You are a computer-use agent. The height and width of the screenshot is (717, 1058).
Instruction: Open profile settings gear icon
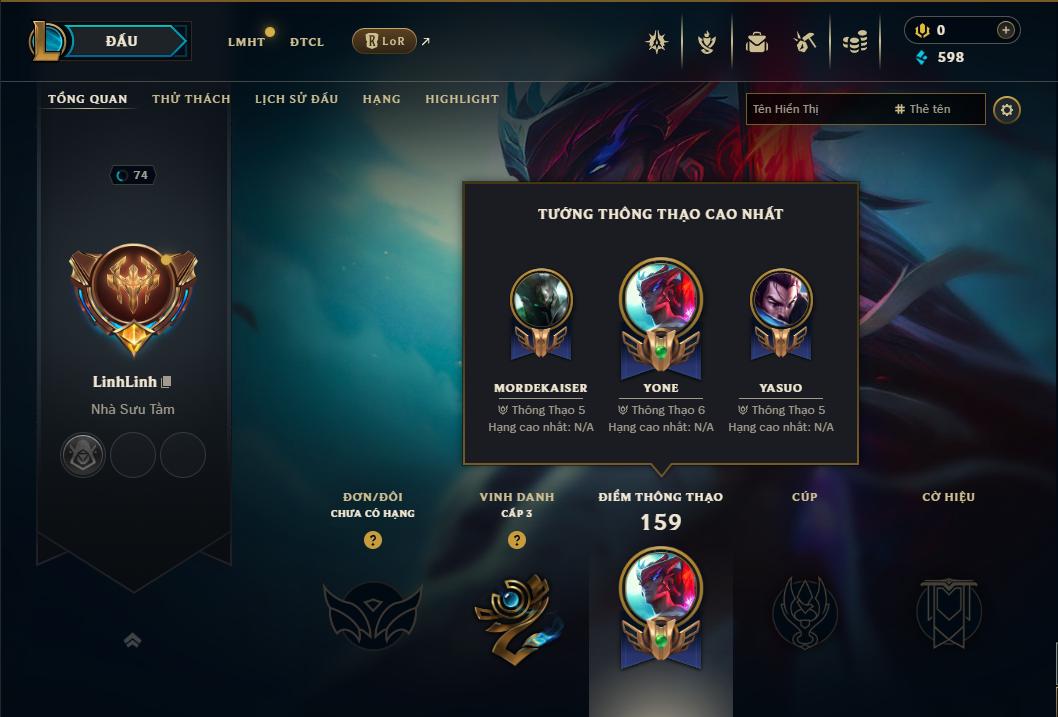[1007, 109]
